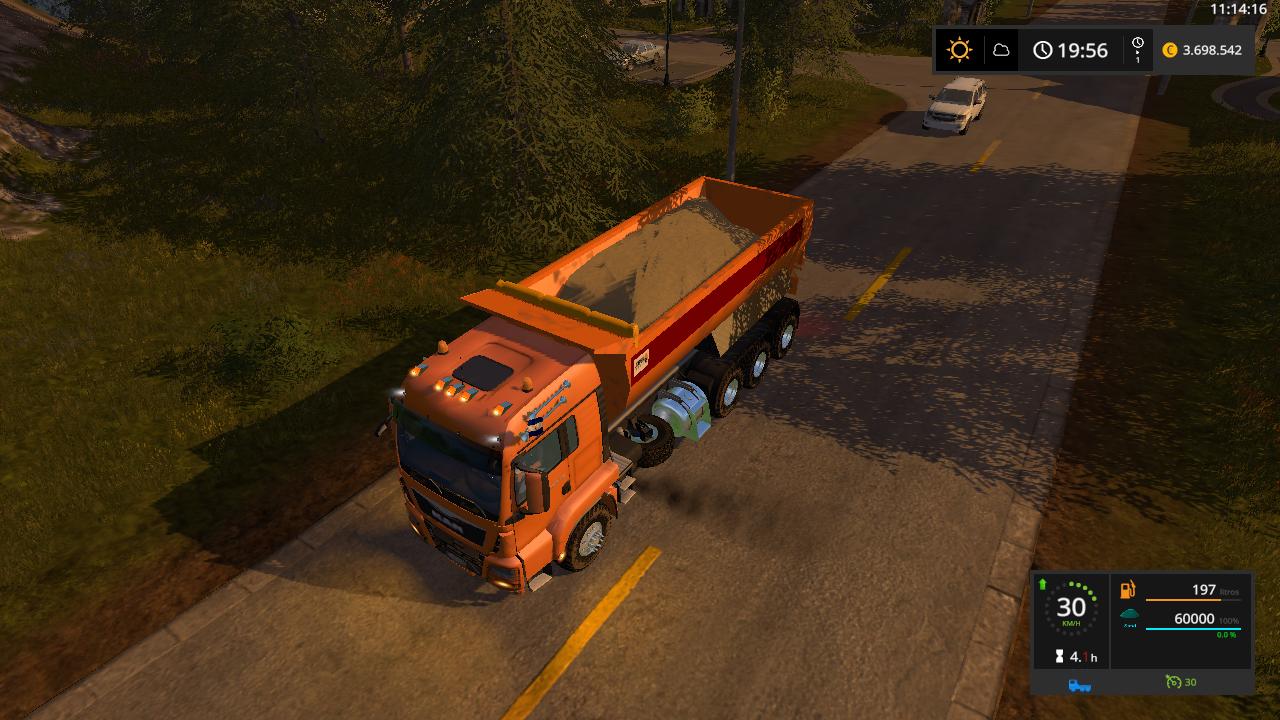Toggle the green cruise control icon
The height and width of the screenshot is (720, 1280).
click(x=1173, y=682)
